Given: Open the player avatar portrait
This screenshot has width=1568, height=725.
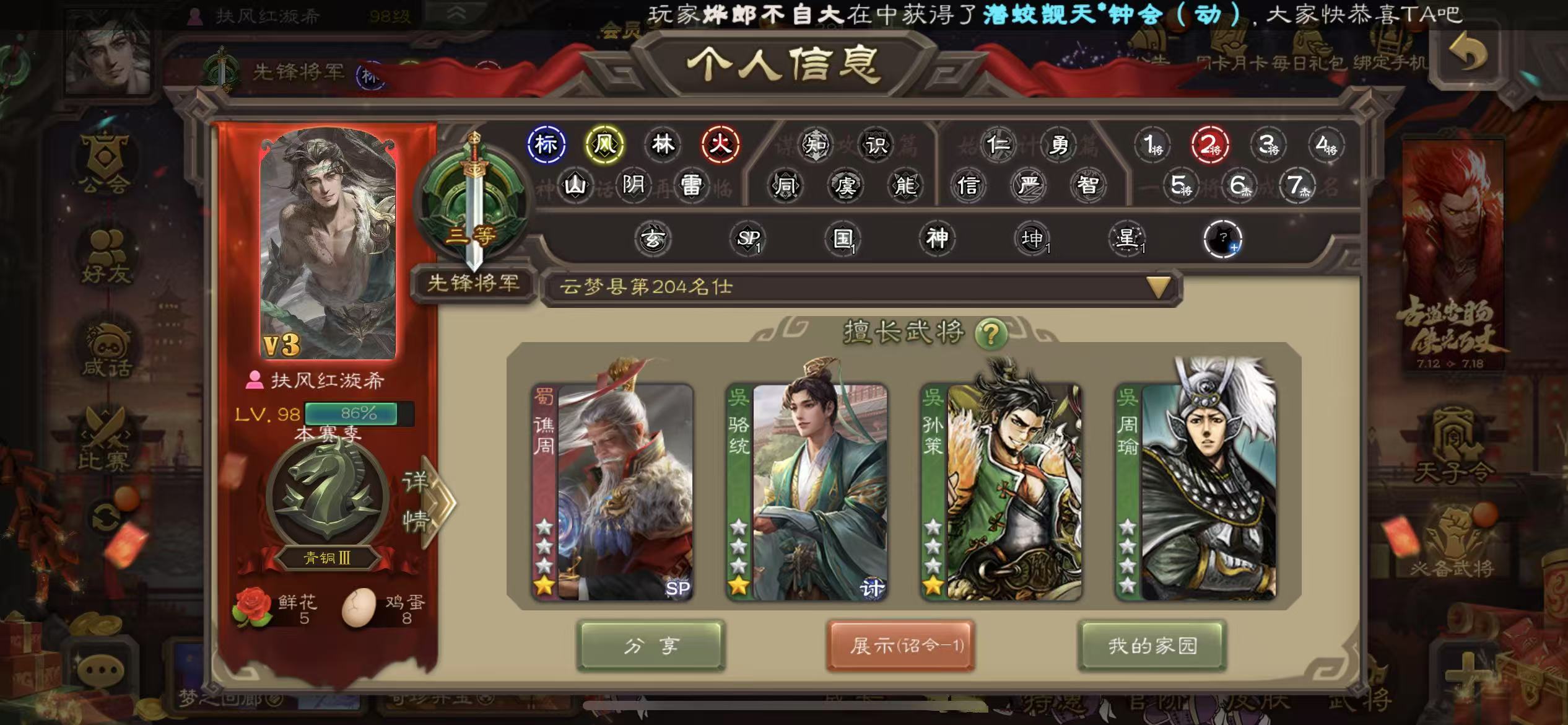Looking at the screenshot, I should (328, 243).
